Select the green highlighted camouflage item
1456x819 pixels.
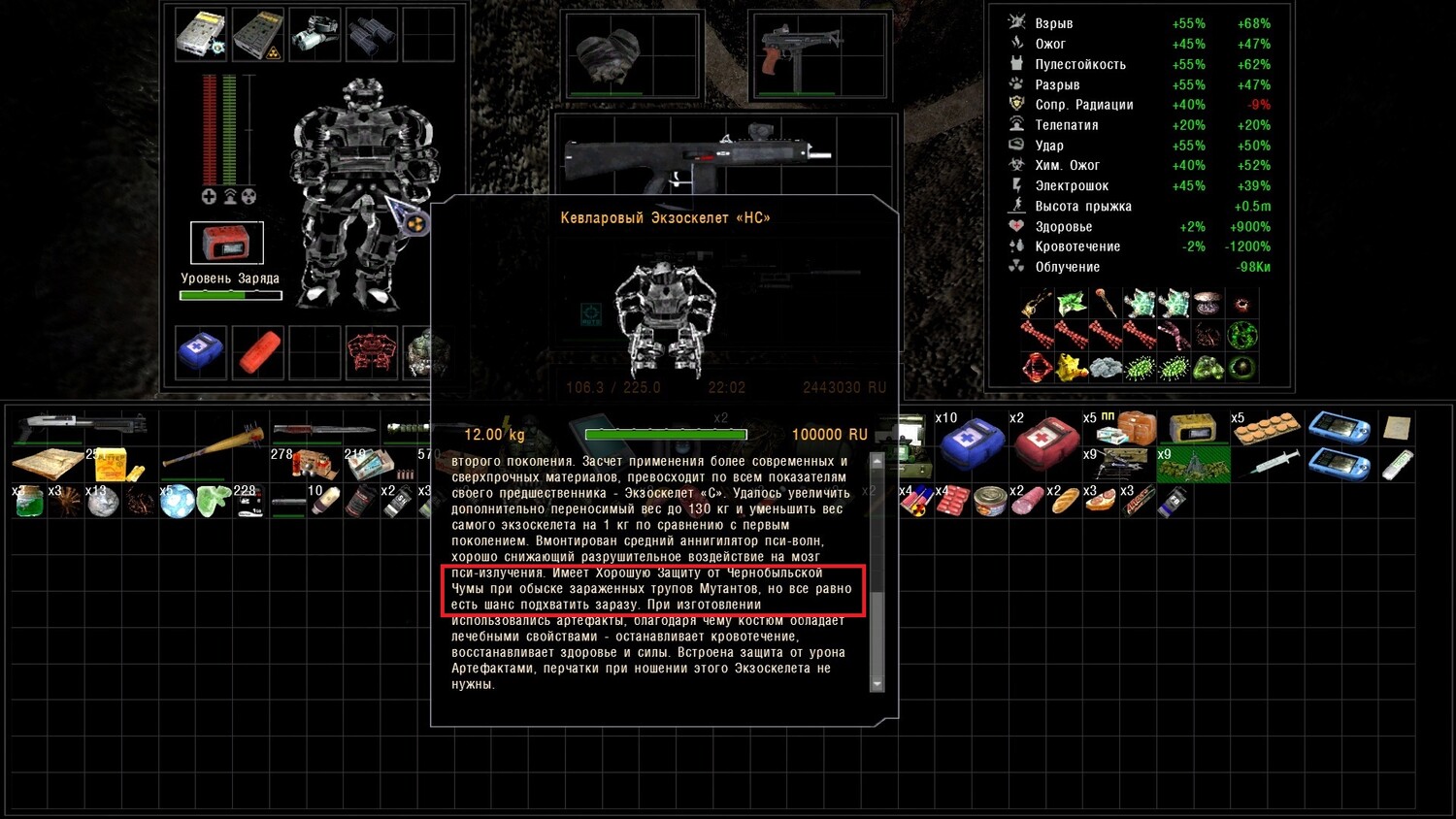1193,465
